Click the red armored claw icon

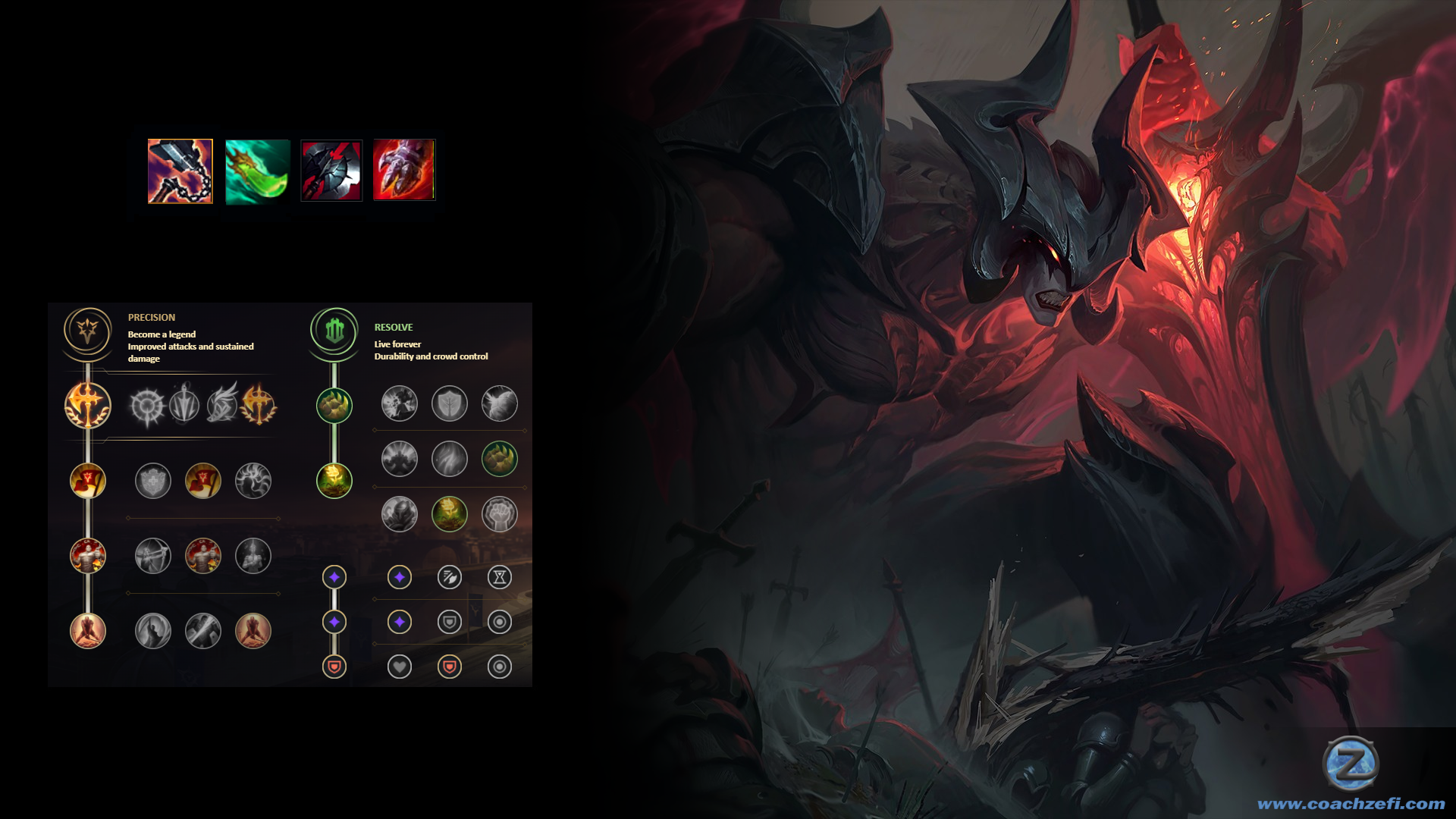pyautogui.click(x=403, y=170)
